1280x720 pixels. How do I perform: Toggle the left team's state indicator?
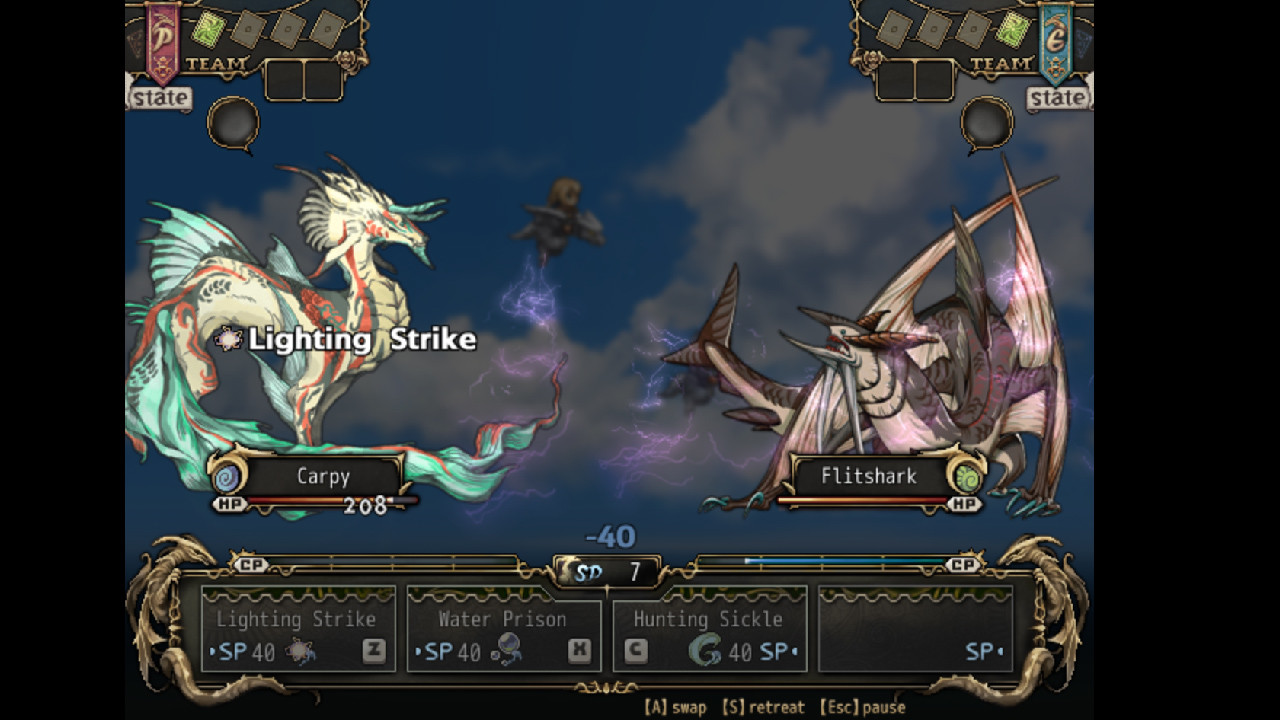coord(160,98)
